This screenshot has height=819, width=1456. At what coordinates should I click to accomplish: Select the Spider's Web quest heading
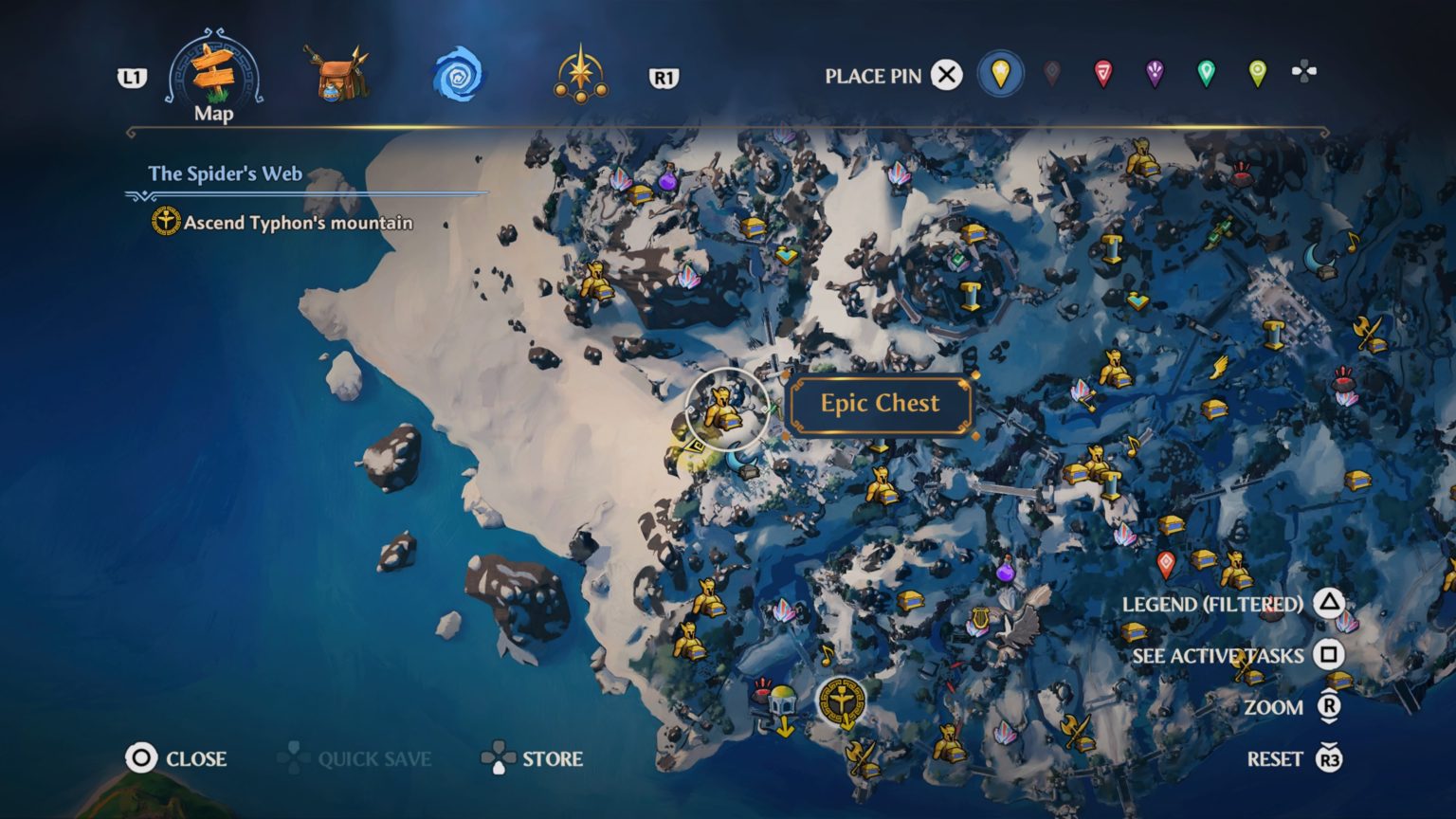tap(225, 173)
